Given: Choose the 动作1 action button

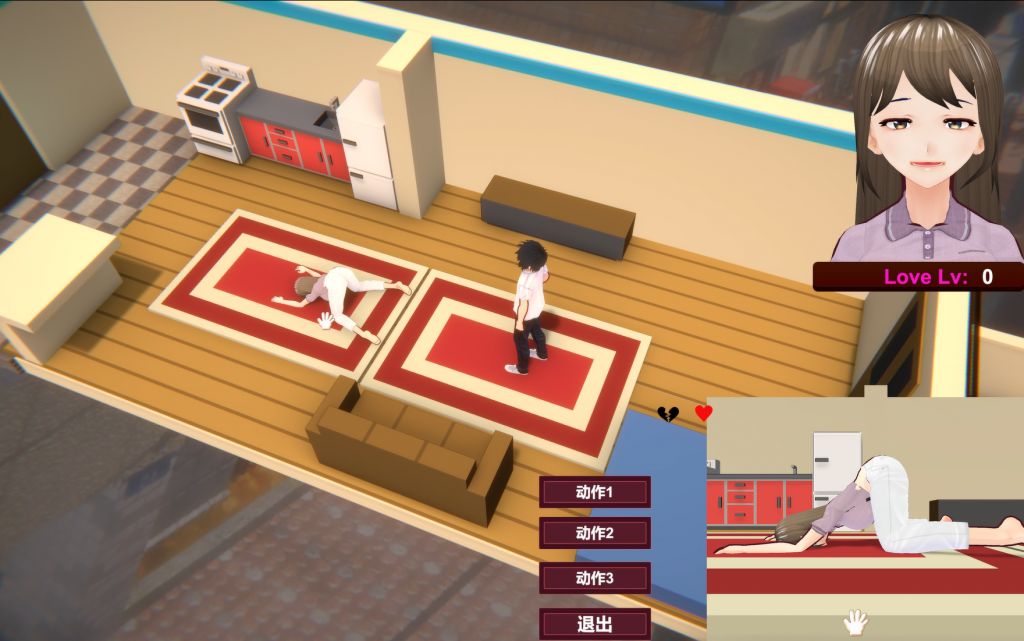Looking at the screenshot, I should [x=594, y=492].
